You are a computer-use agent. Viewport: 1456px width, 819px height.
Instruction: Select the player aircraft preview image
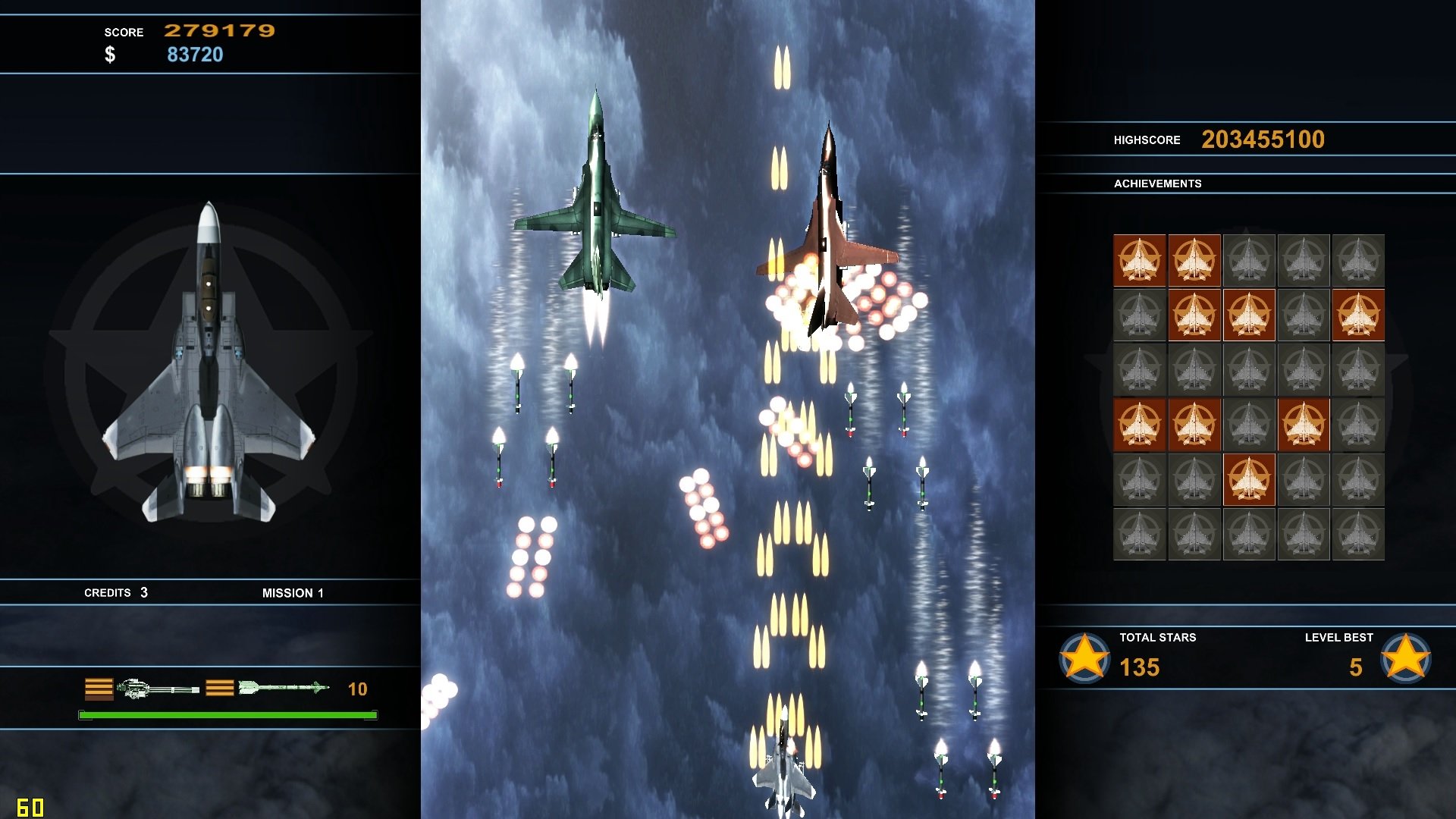pos(210,356)
